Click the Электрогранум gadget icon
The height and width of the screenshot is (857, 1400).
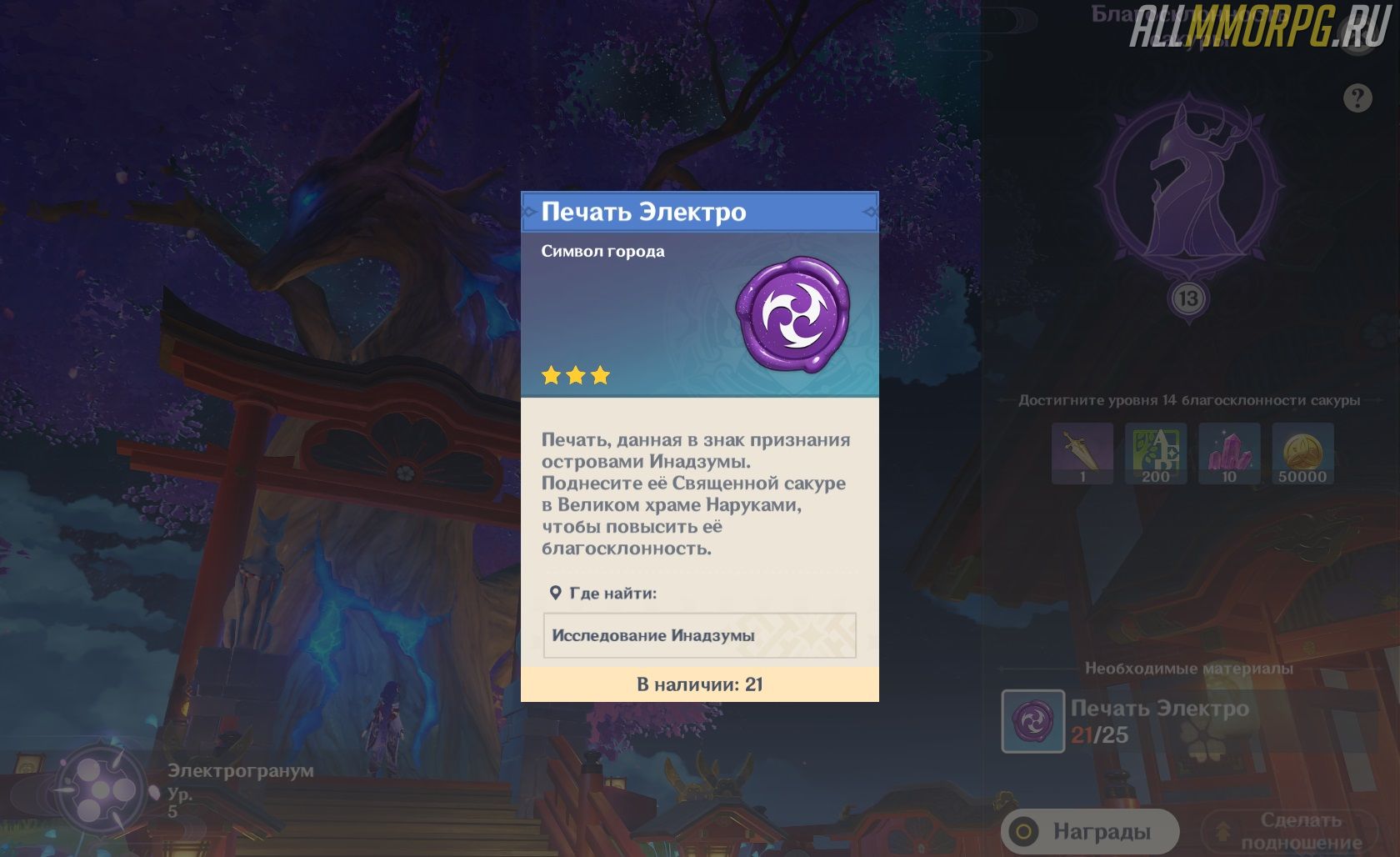(x=101, y=789)
